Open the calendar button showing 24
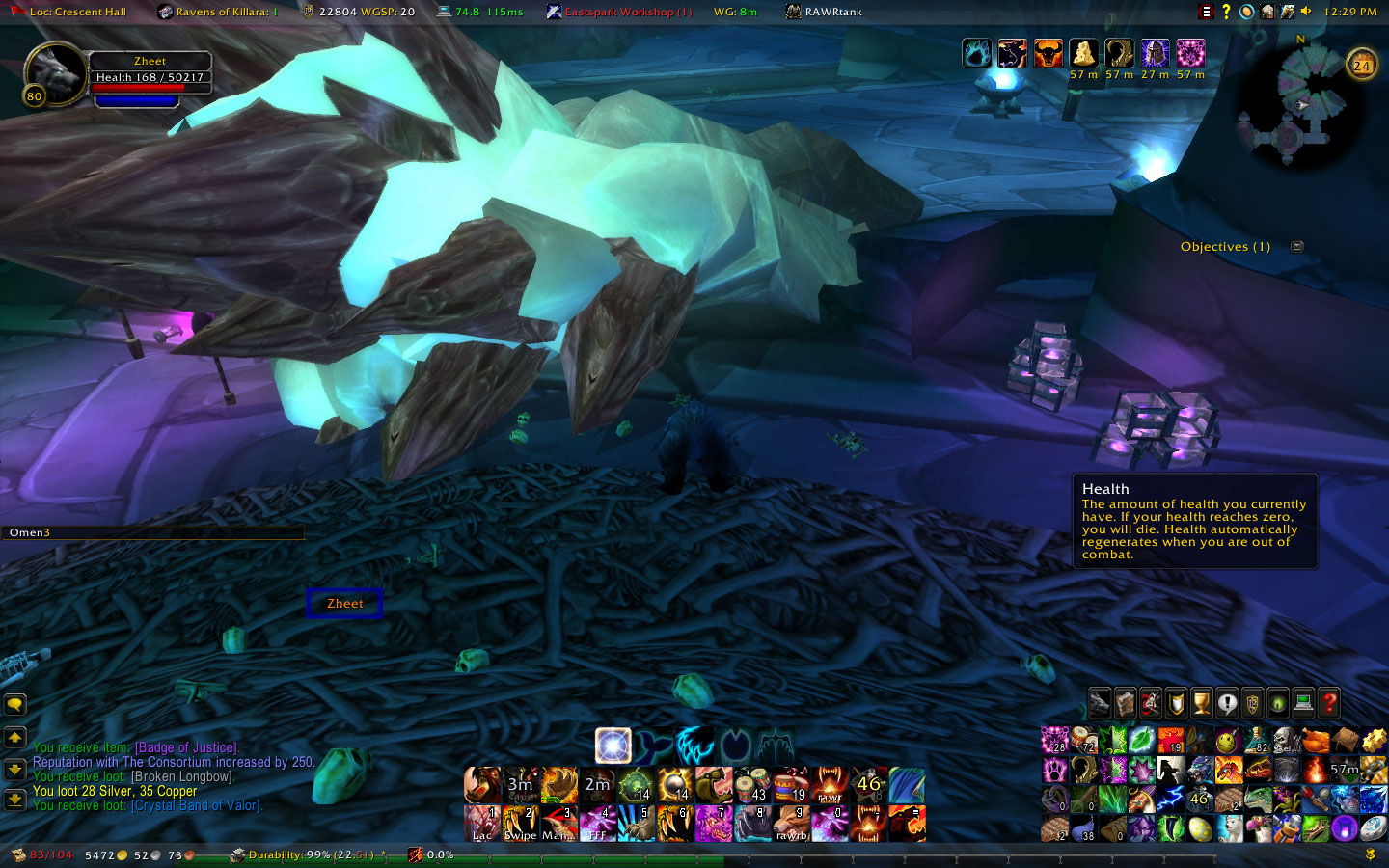Screen dimensions: 1389x868 1361,65
